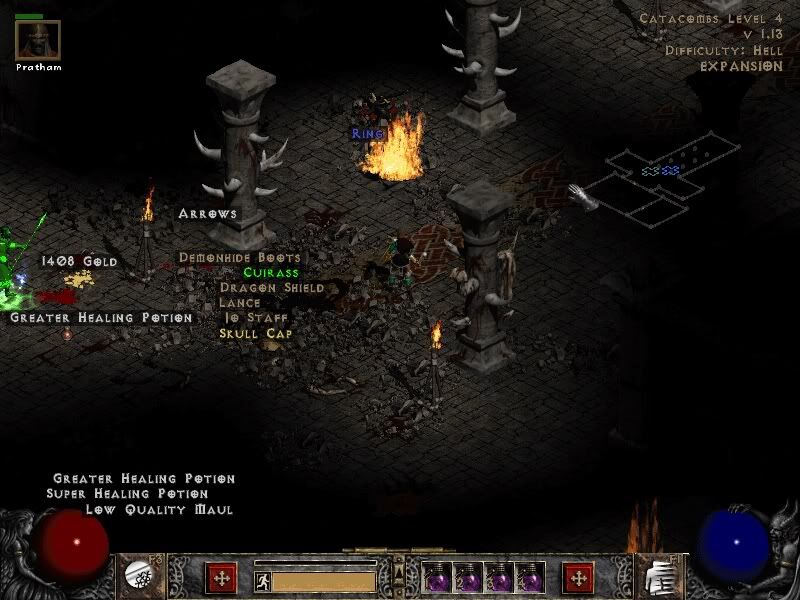Grab the Demonhide Boots label

tap(239, 257)
